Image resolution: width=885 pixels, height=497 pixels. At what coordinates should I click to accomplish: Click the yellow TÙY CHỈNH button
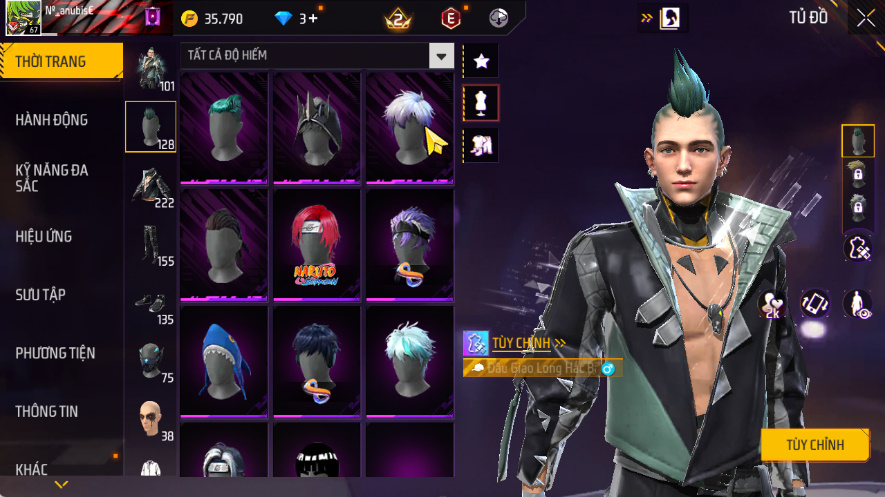814,445
